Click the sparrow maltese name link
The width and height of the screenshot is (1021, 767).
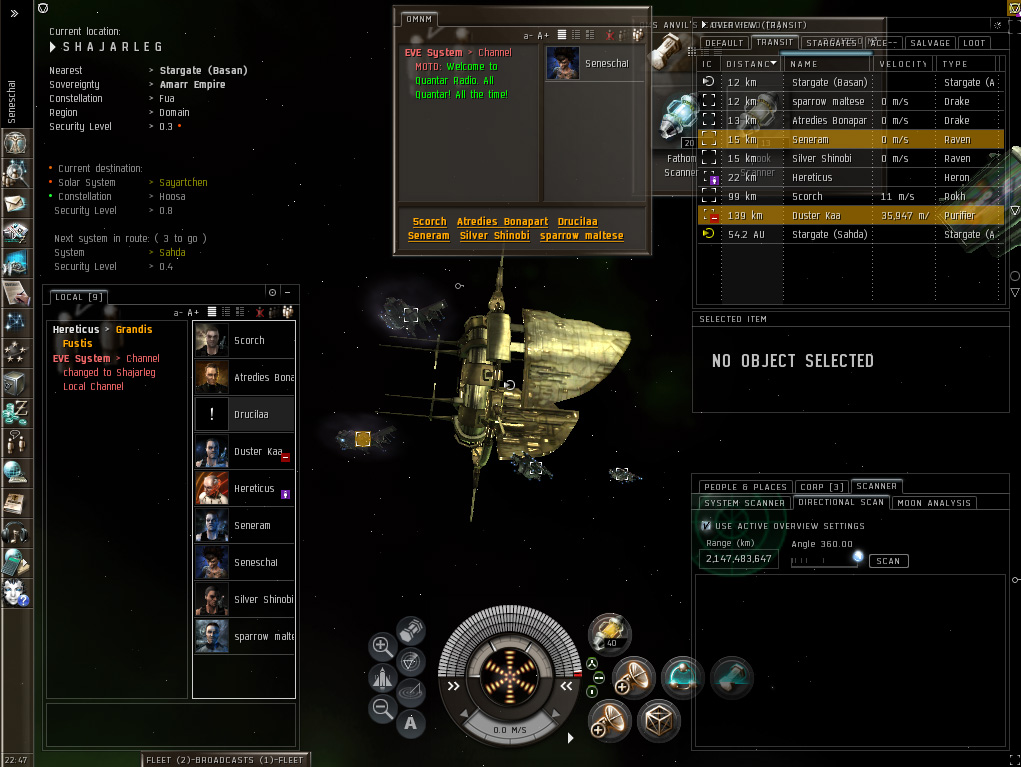[x=581, y=236]
